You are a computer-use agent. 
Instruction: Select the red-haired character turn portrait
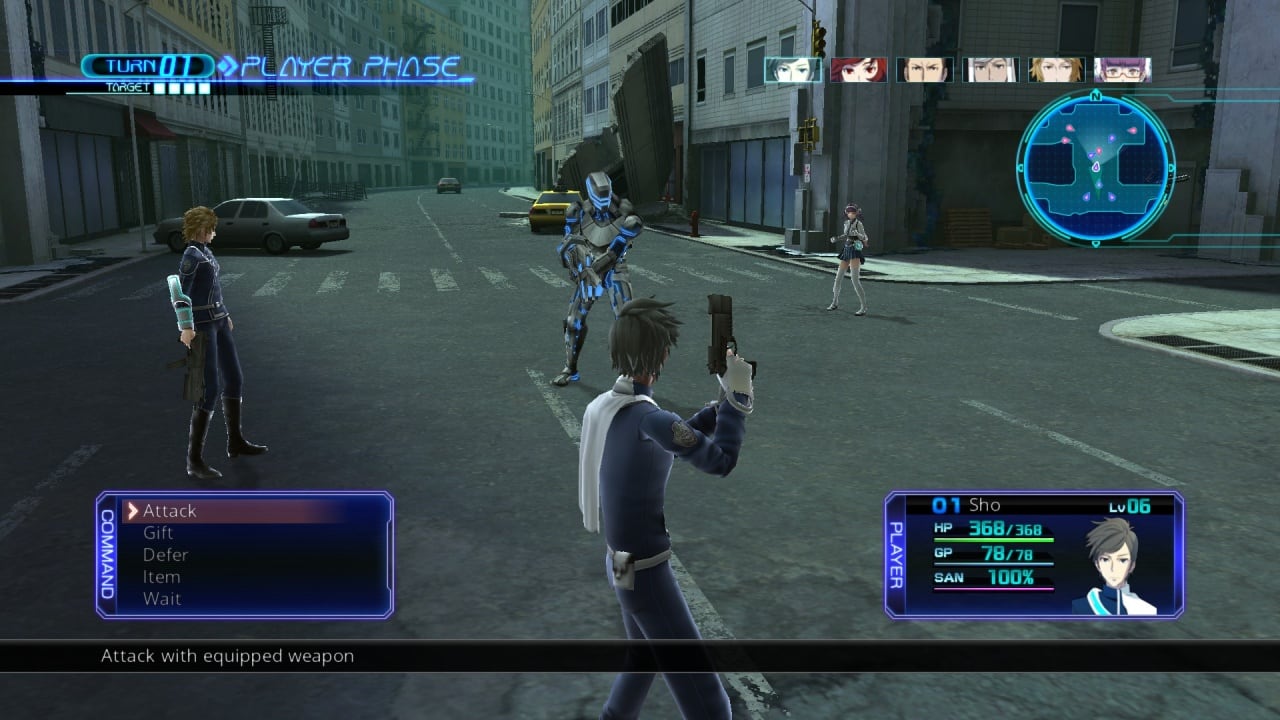tap(858, 69)
